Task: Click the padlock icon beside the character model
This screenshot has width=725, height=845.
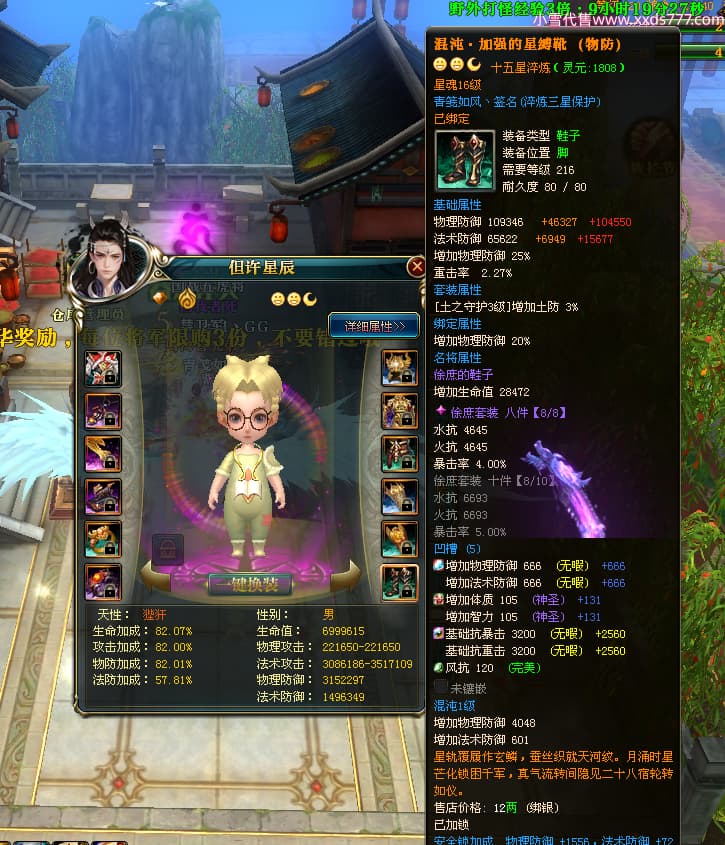Action: (x=167, y=549)
